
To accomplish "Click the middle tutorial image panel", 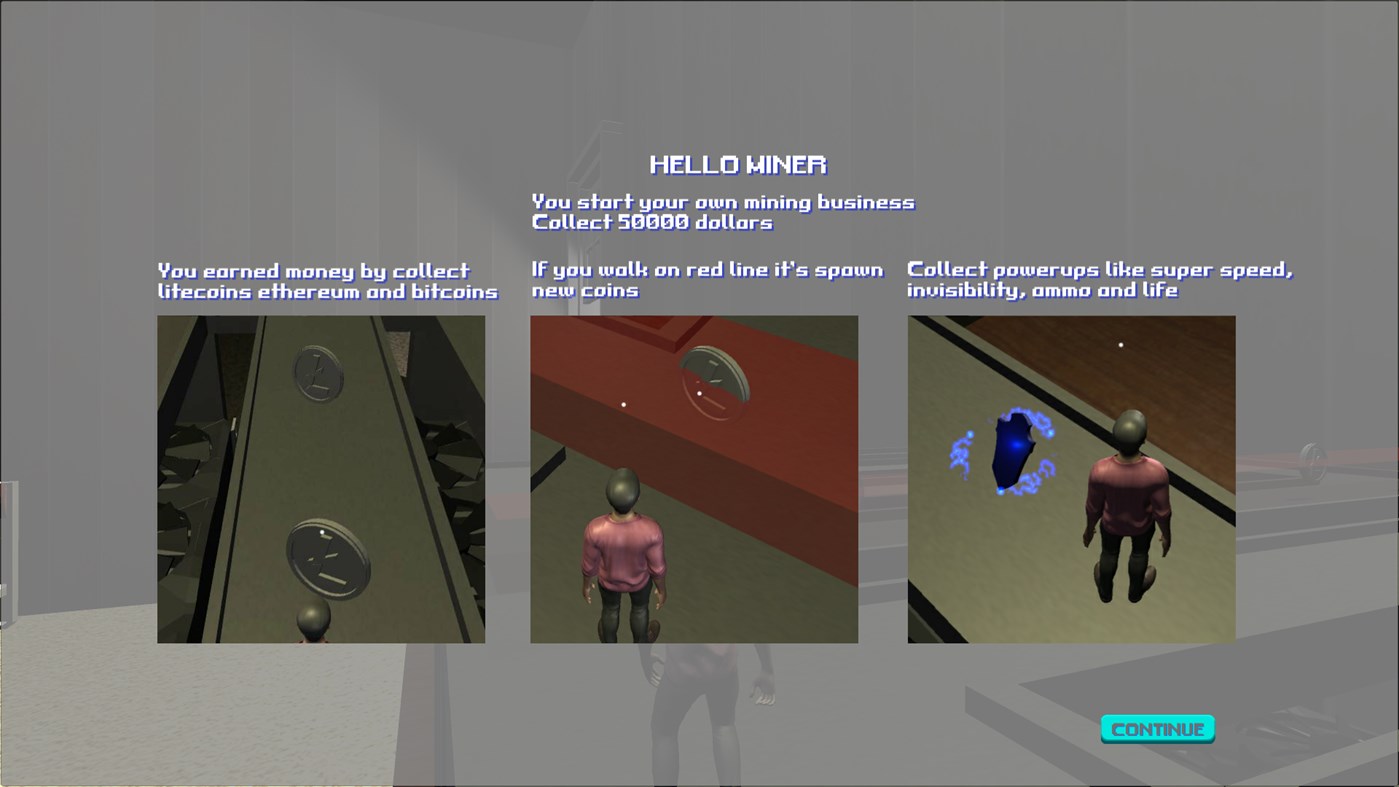I will coord(694,479).
